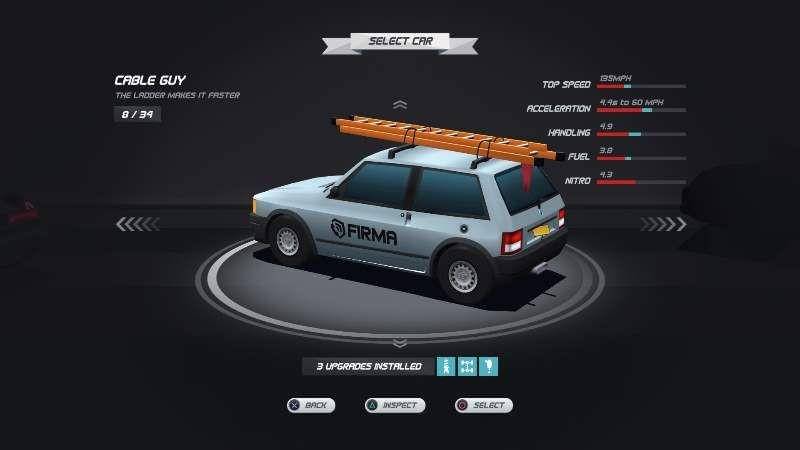Image resolution: width=800 pixels, height=450 pixels.
Task: Click the up chevron above the car
Action: pos(400,104)
